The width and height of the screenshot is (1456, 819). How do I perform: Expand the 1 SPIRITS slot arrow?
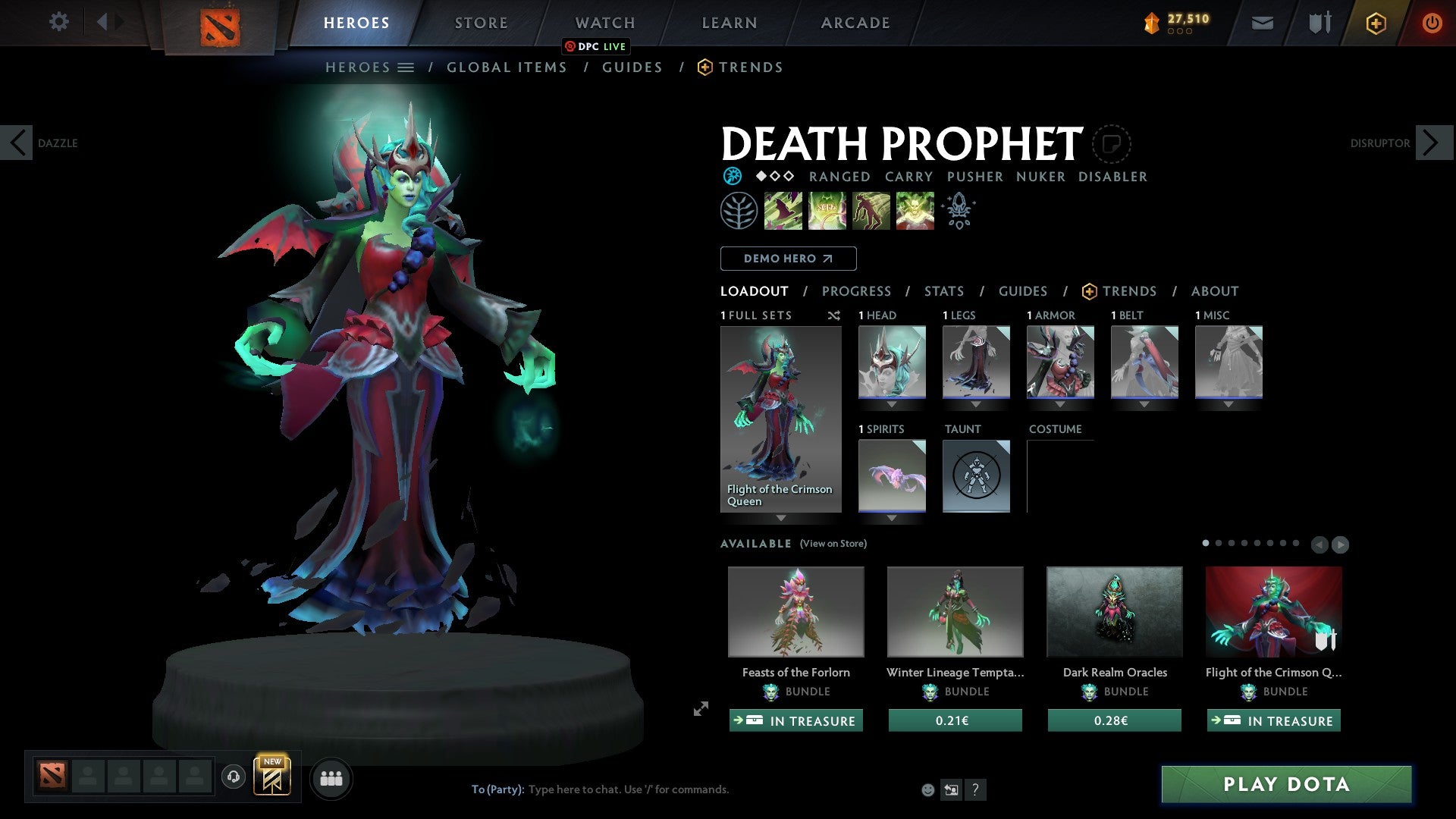(x=892, y=519)
